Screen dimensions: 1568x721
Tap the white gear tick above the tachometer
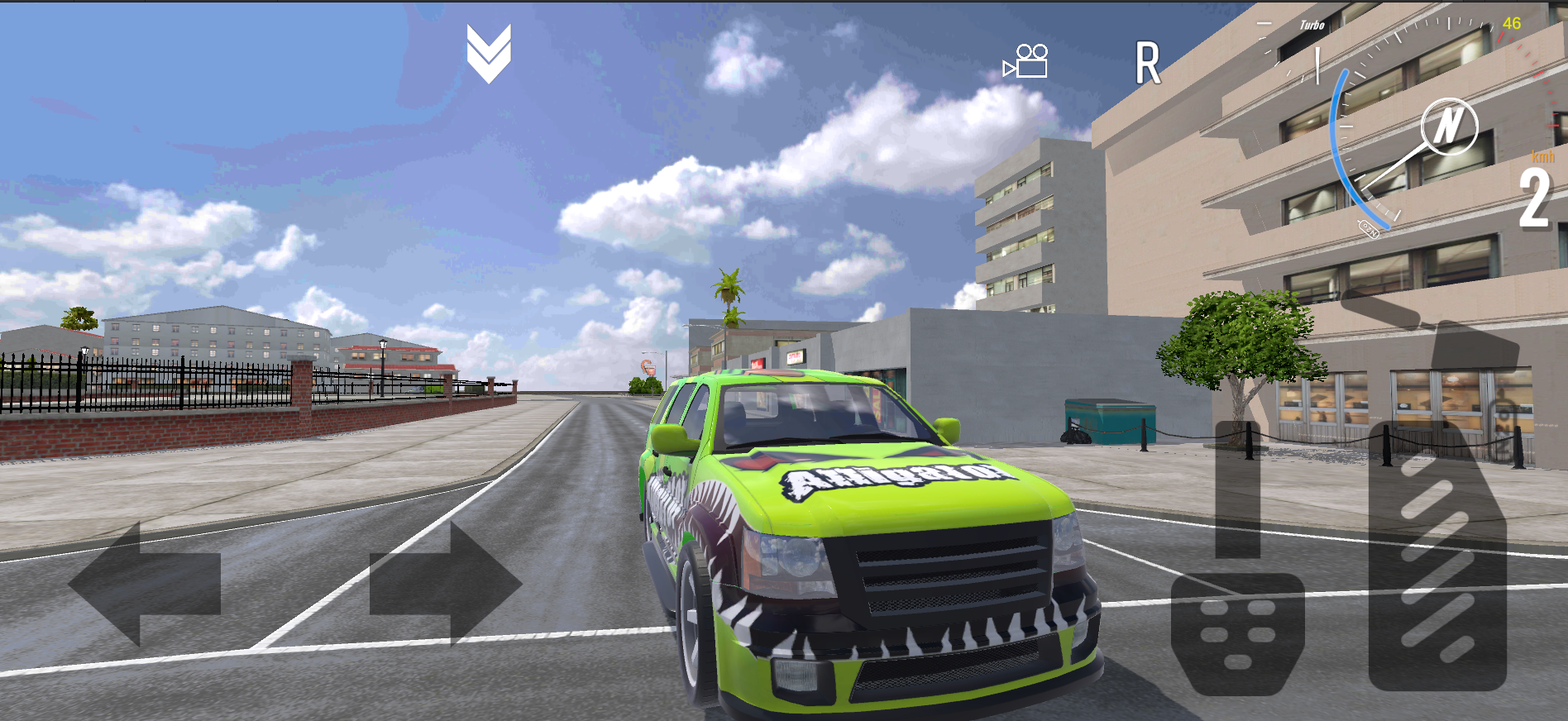[1317, 64]
